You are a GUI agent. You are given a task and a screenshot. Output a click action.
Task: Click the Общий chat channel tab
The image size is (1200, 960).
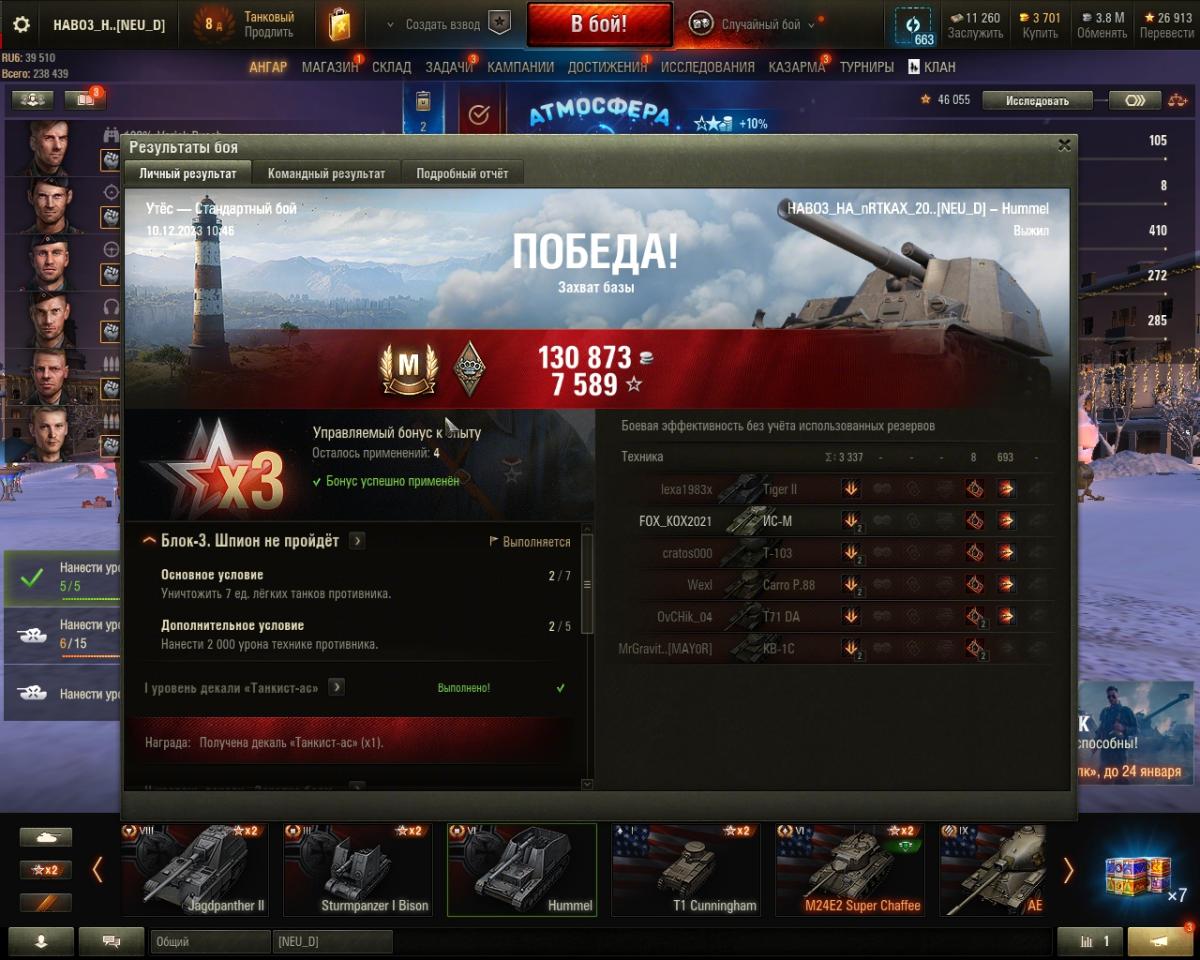[x=210, y=941]
